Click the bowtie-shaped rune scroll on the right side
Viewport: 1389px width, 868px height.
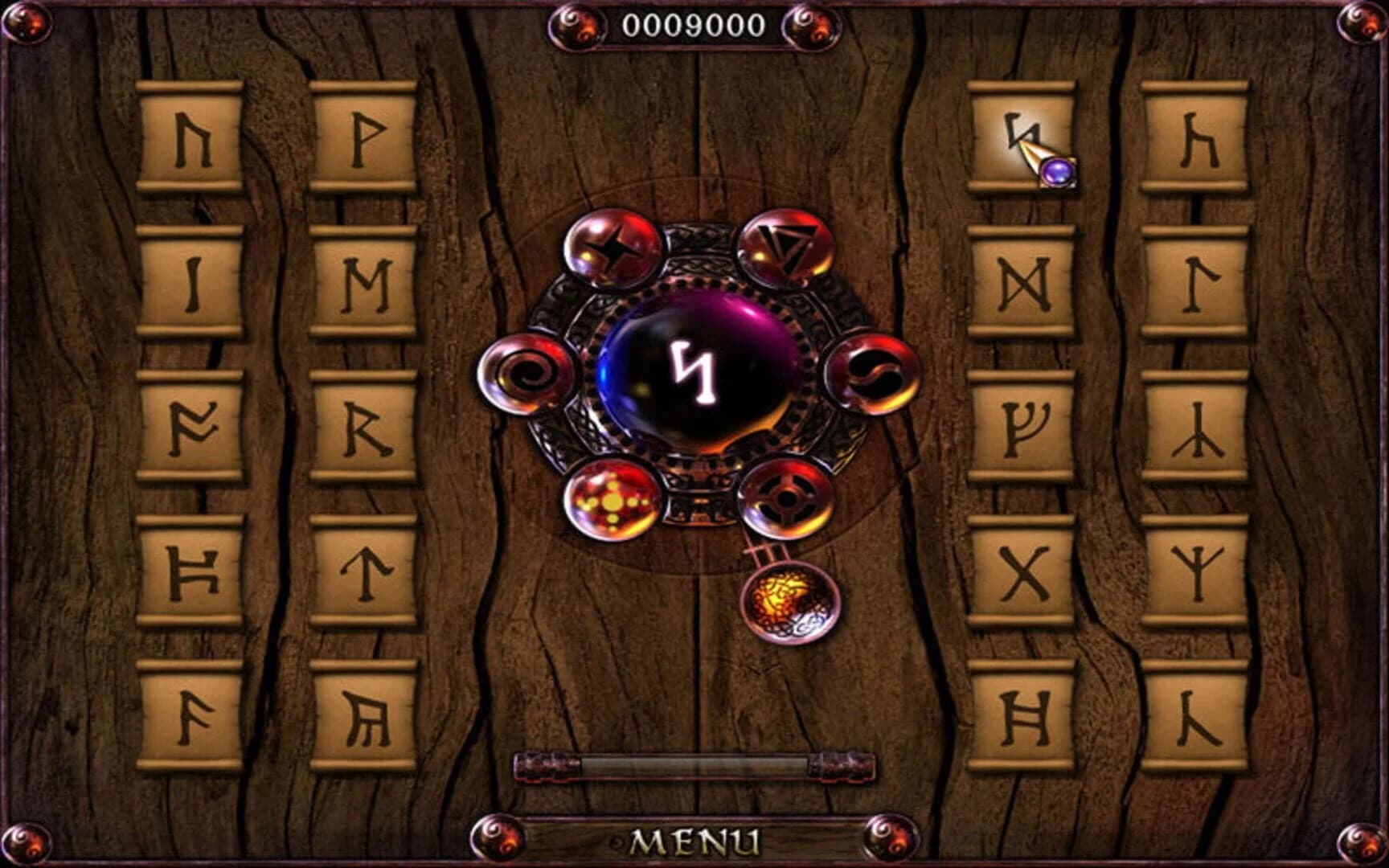1025,285
